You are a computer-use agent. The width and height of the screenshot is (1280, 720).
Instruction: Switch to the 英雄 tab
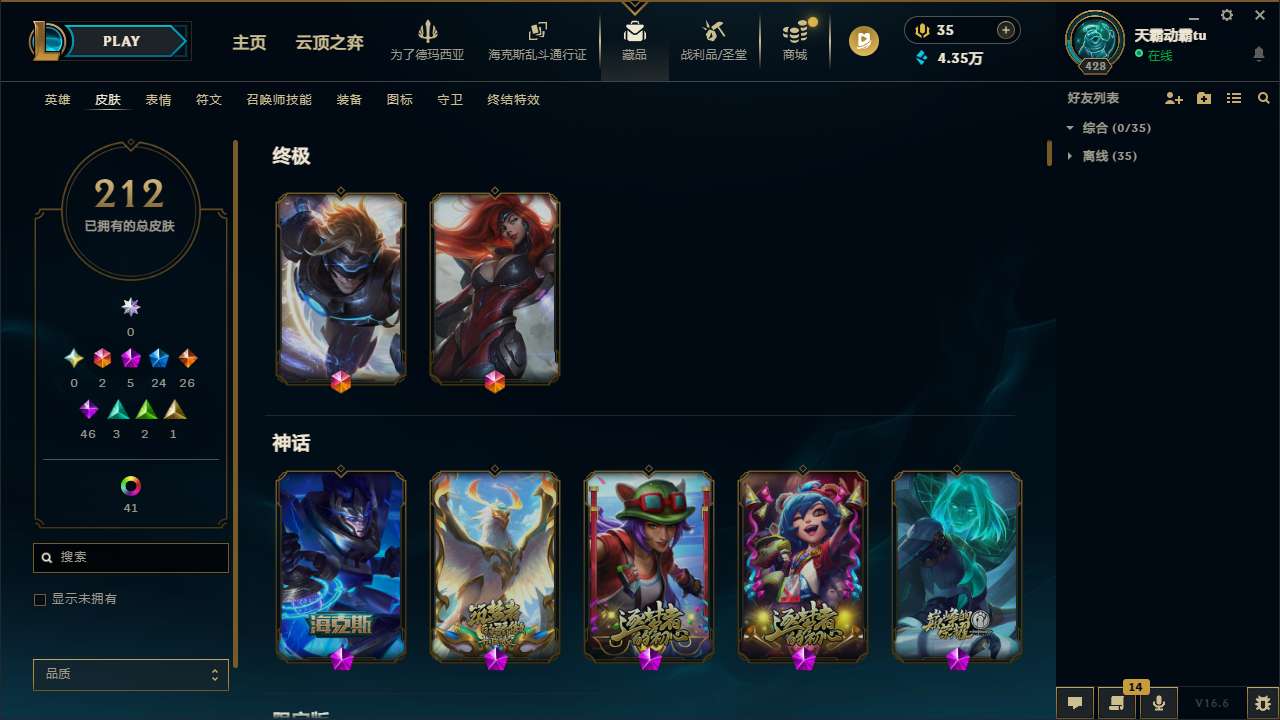click(x=57, y=100)
